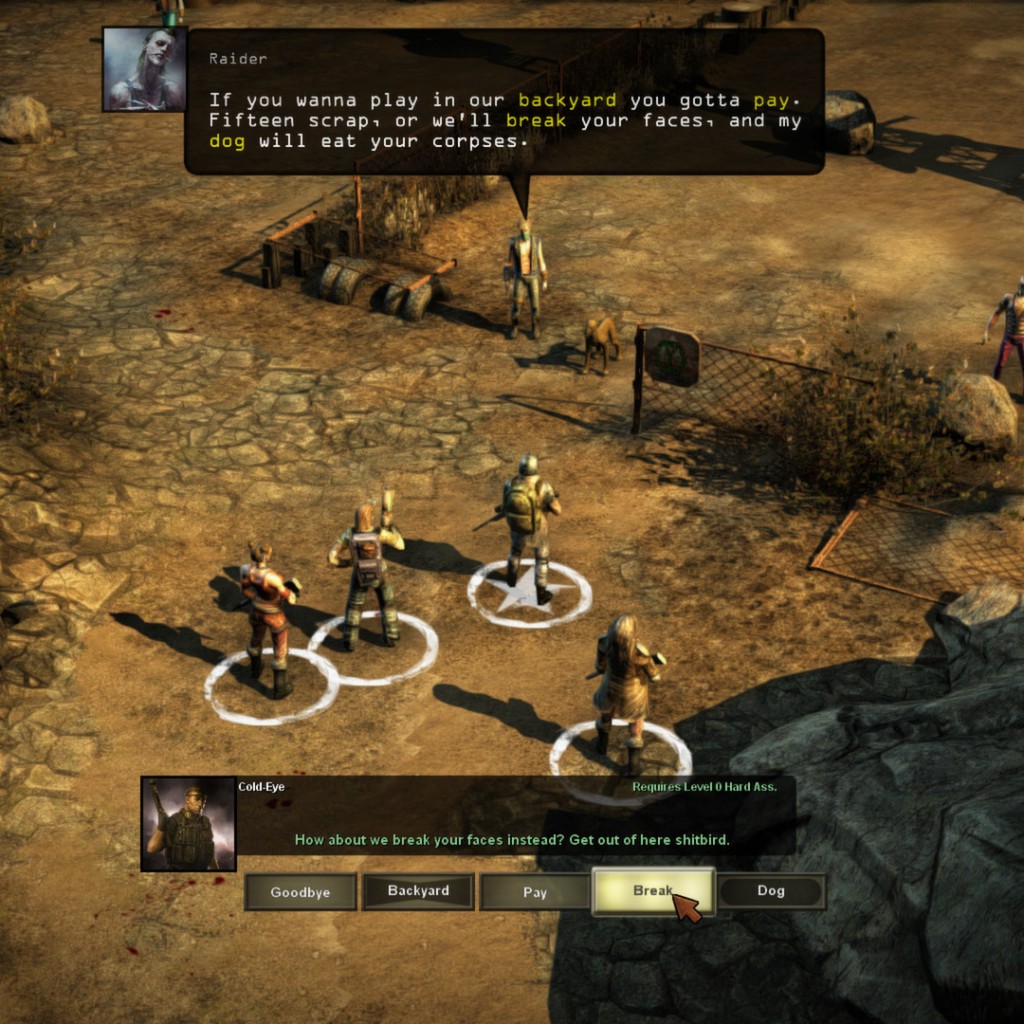Click the Raider portrait thumbnail
The image size is (1024, 1024).
pyautogui.click(x=144, y=69)
